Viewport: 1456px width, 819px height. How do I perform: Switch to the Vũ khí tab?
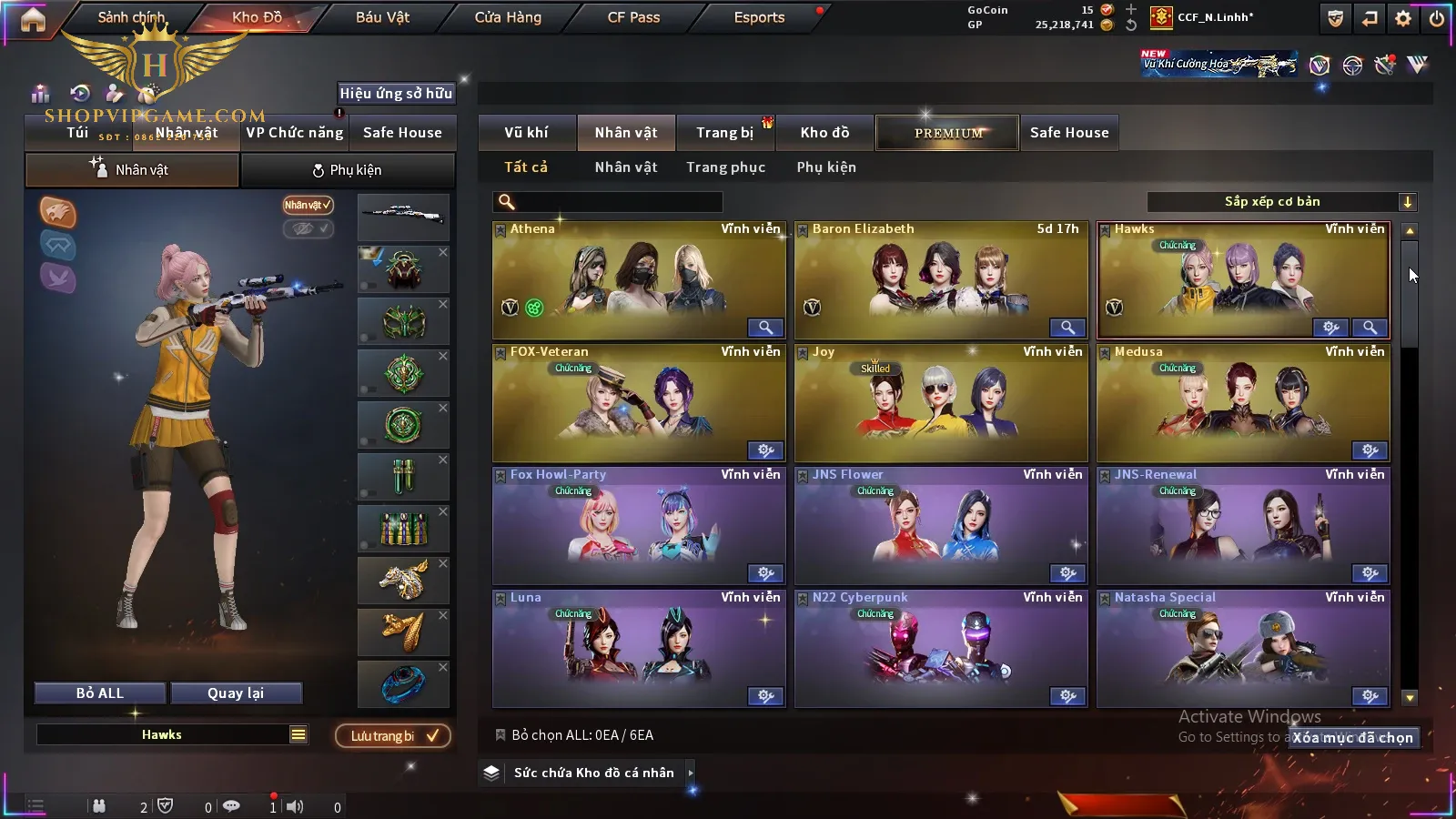coord(526,133)
